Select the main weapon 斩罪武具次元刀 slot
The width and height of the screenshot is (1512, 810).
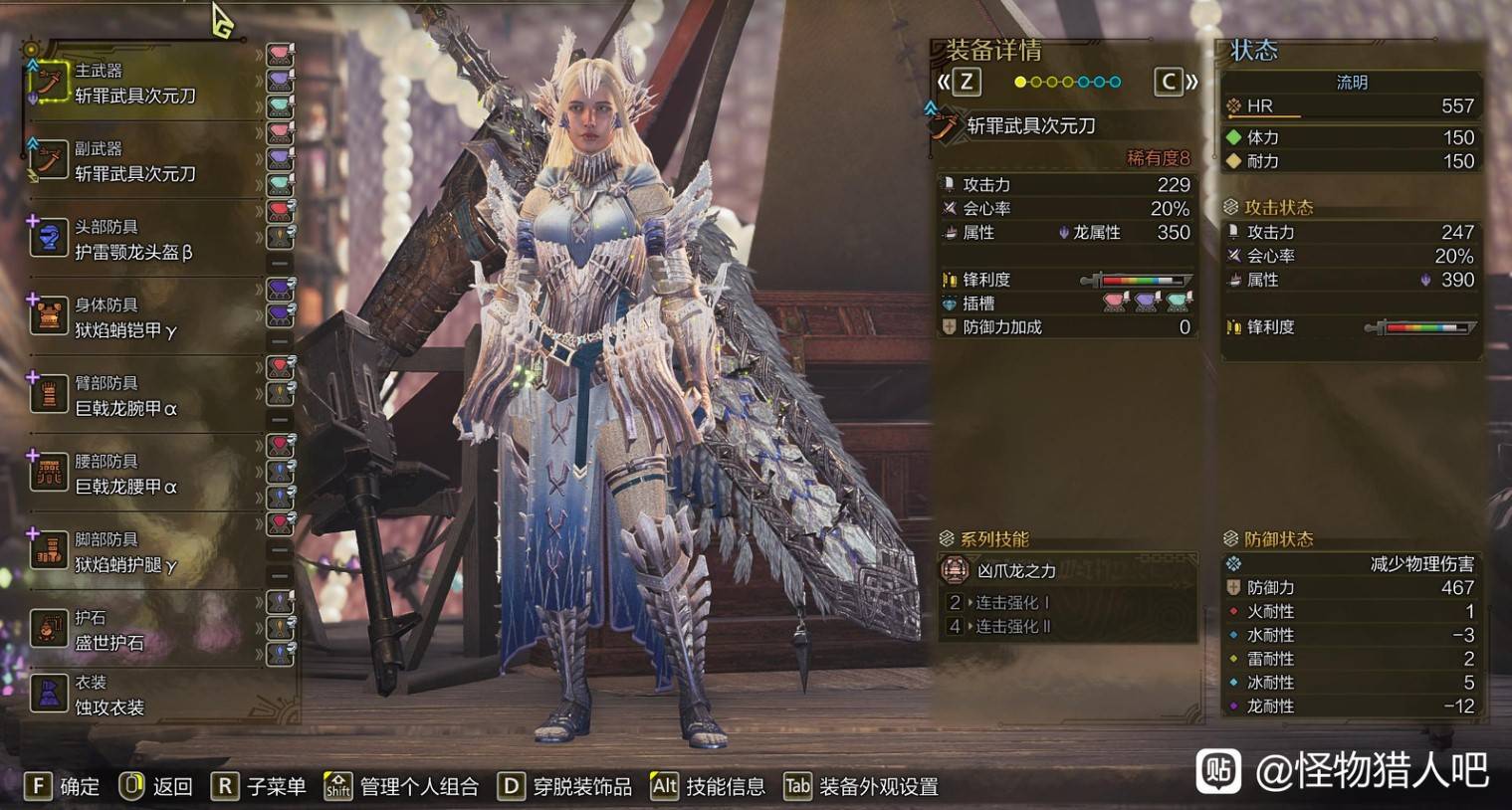point(133,84)
